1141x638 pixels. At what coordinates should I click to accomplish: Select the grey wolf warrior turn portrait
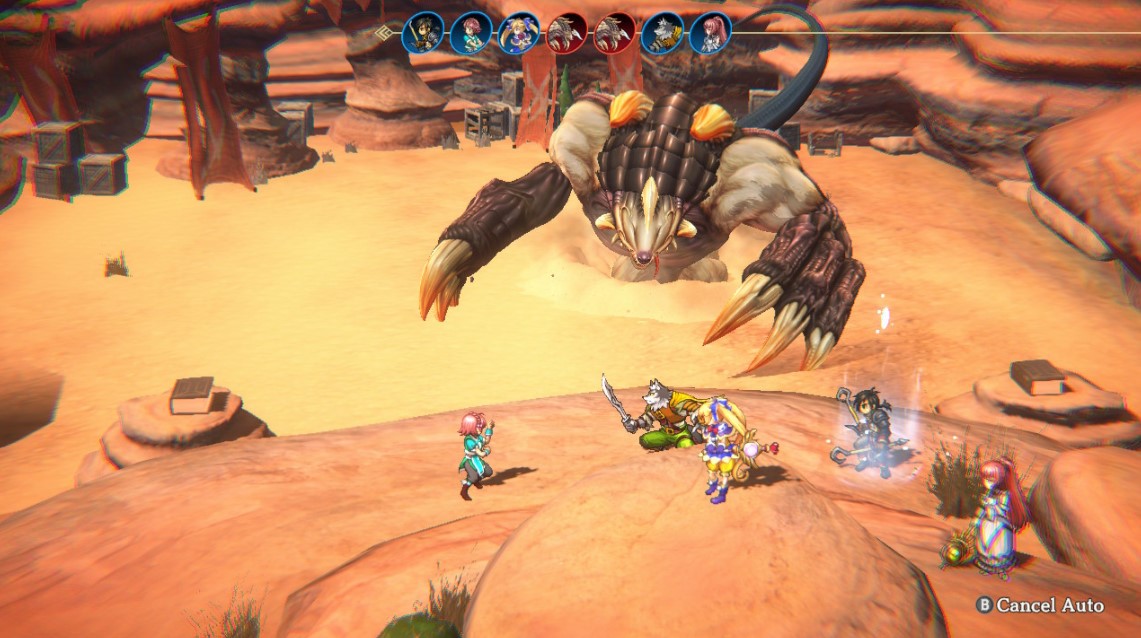[662, 33]
